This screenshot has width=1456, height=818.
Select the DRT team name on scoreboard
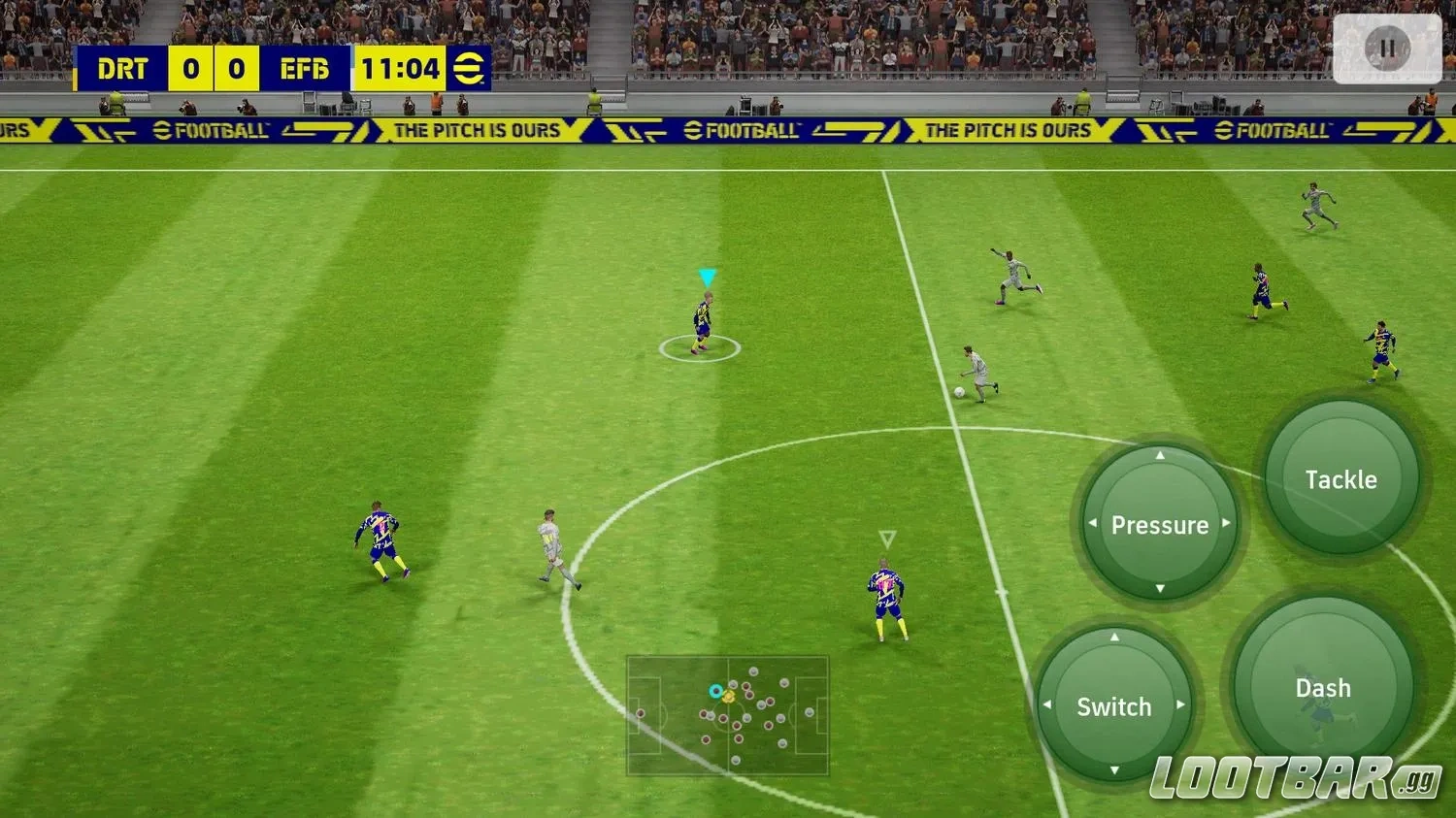pos(123,68)
